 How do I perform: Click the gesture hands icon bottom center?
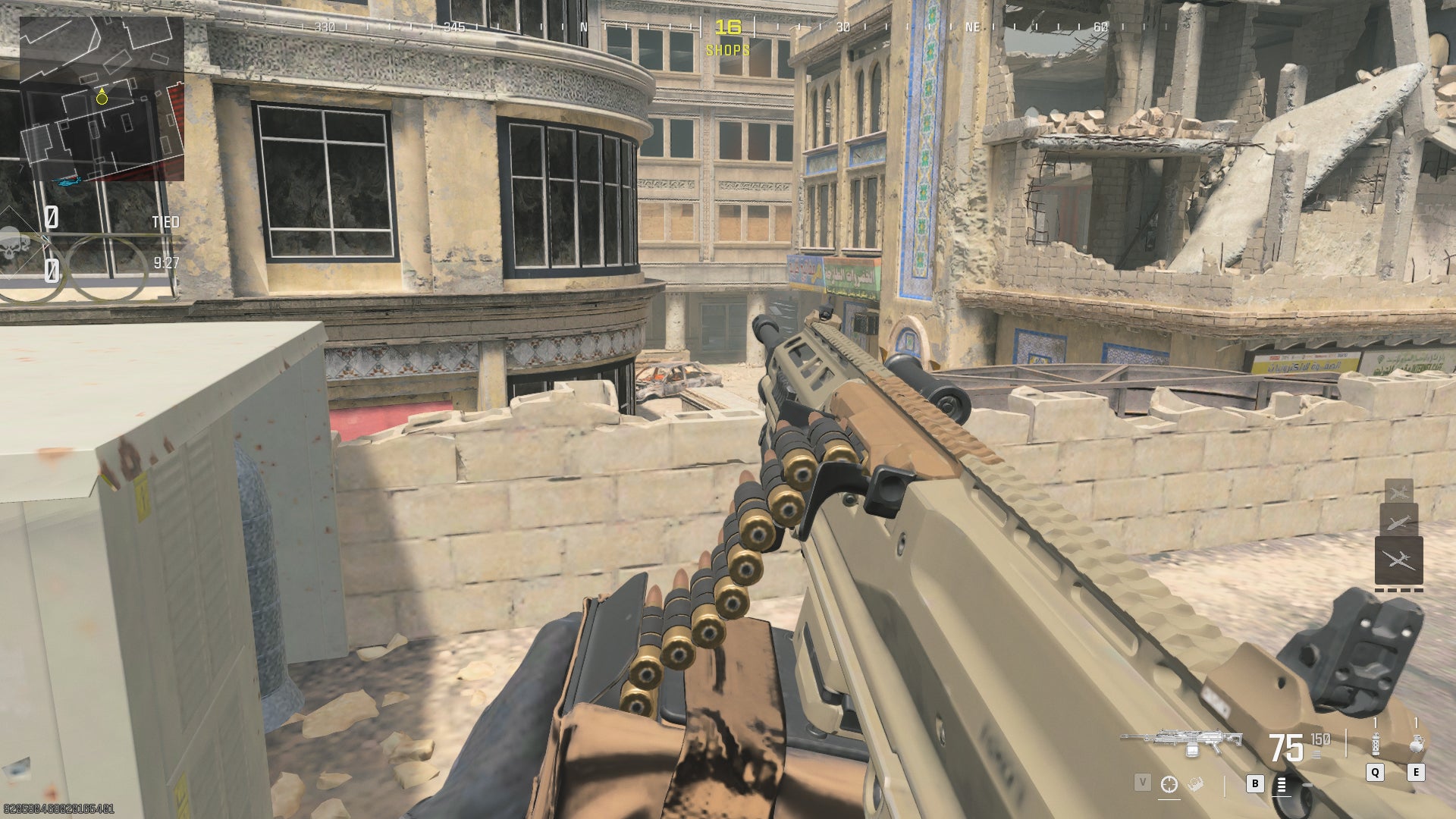(x=1194, y=785)
